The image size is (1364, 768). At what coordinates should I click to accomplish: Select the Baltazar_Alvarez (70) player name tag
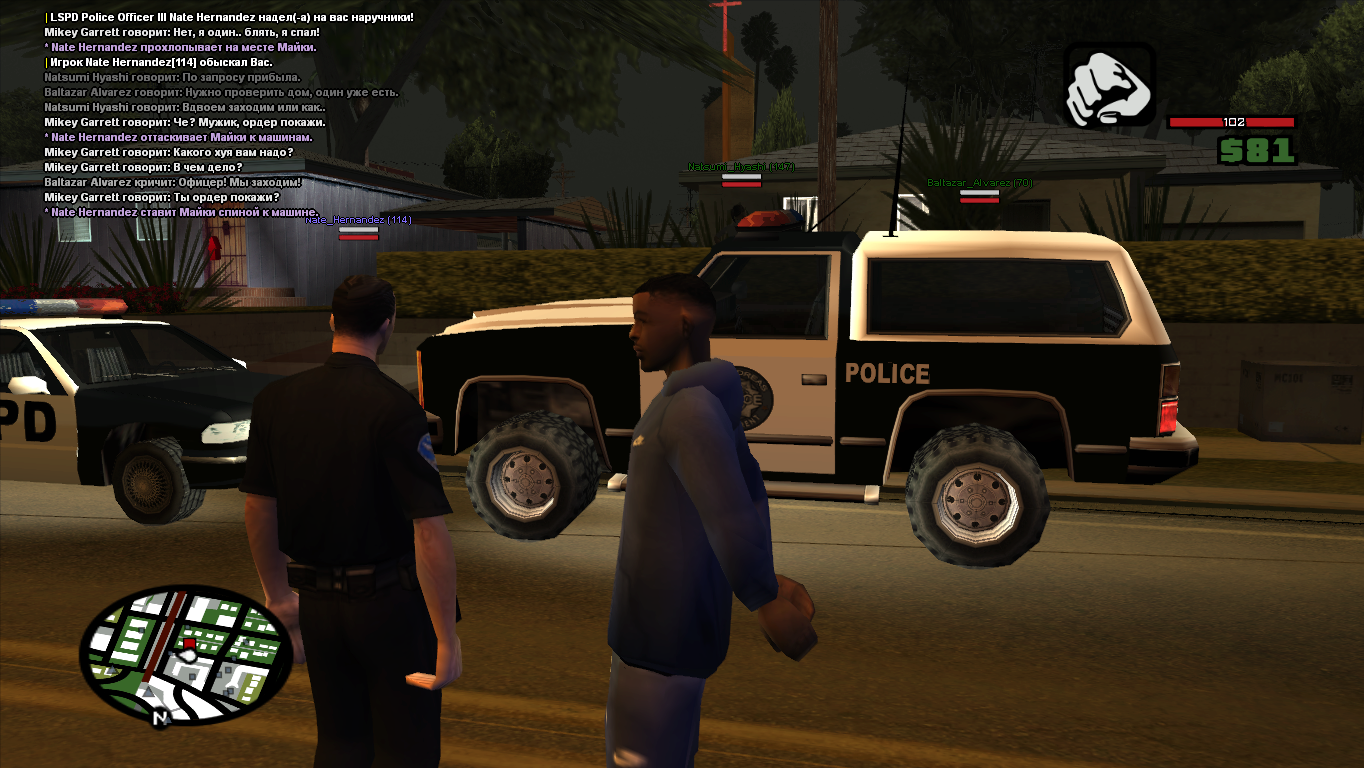979,183
